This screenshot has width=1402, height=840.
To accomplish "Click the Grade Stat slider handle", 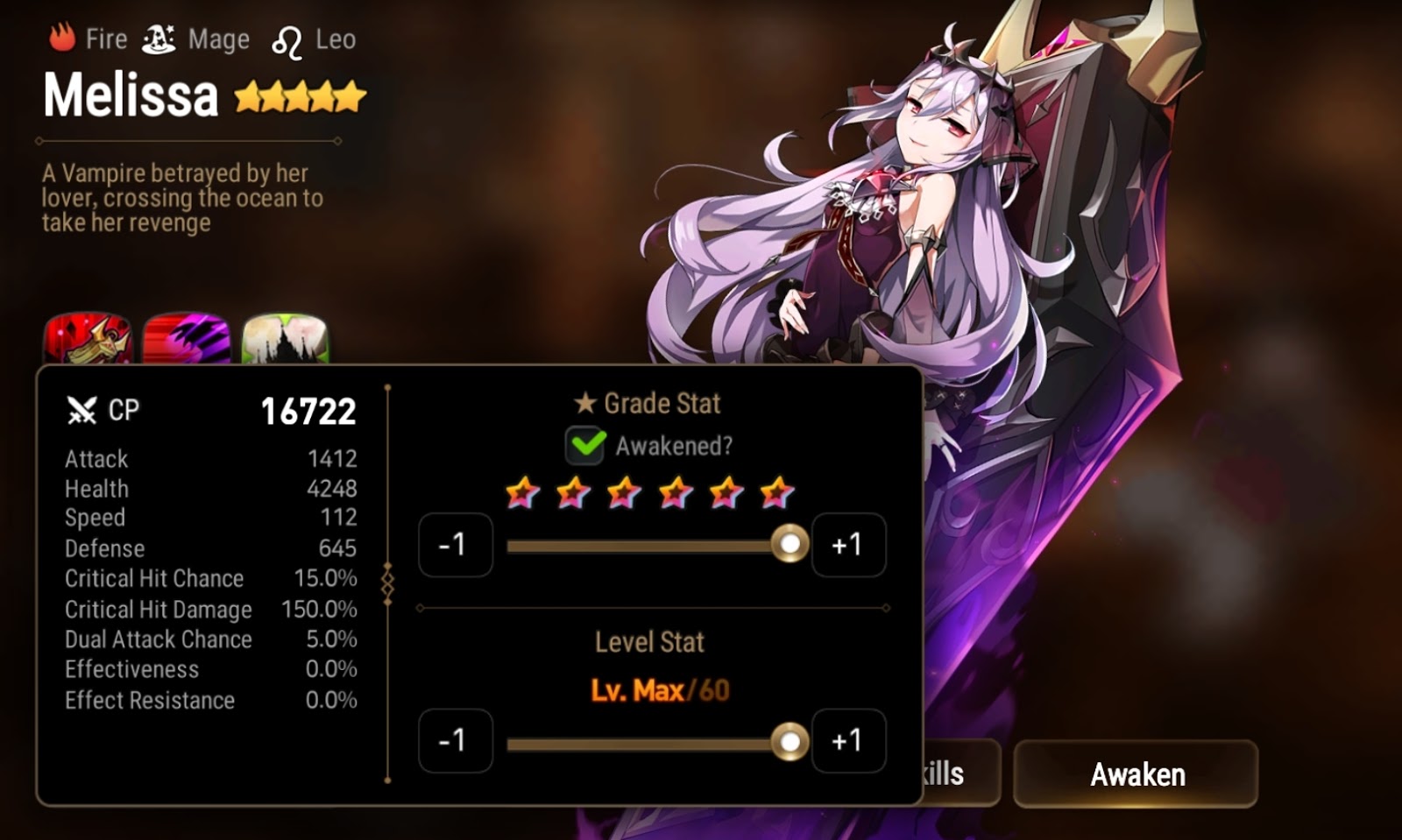I will coord(790,544).
